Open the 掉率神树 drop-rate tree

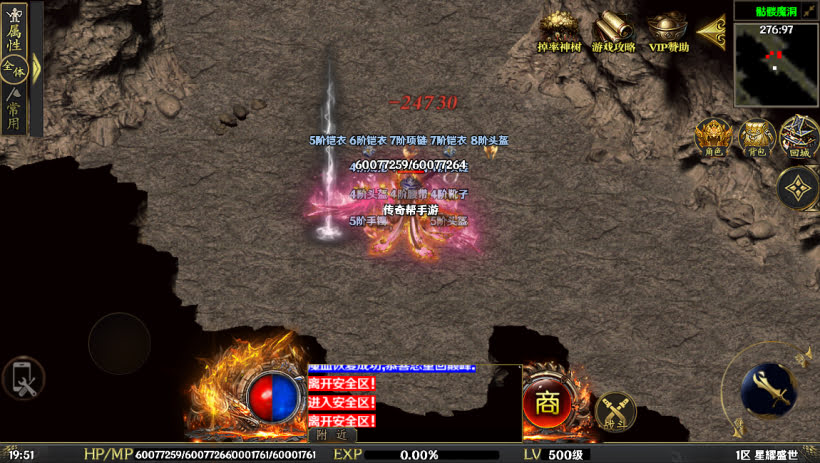pos(560,31)
